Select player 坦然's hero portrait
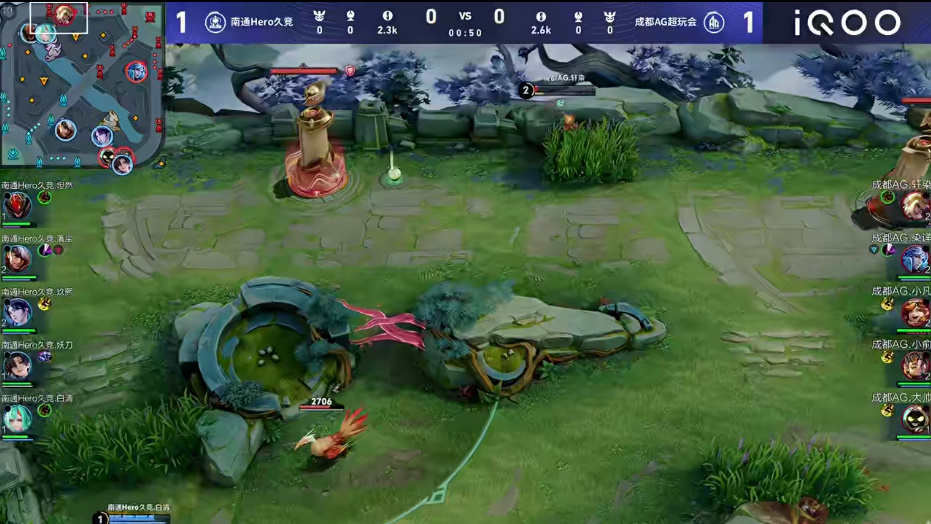This screenshot has height=524, width=931. [17, 207]
